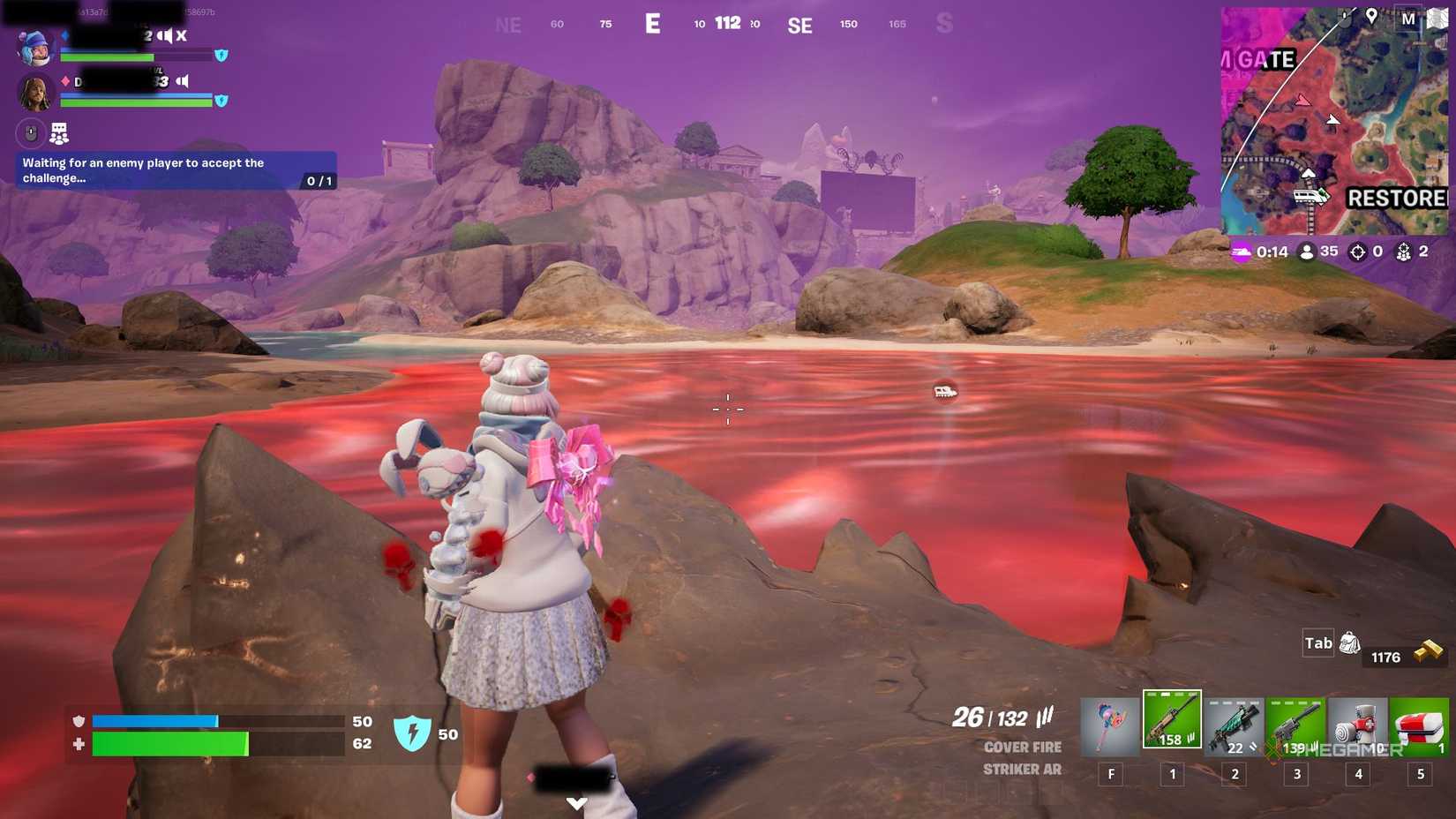The height and width of the screenshot is (819, 1456).
Task: Unmute the teammate marked with the X speaker
Action: 164,35
